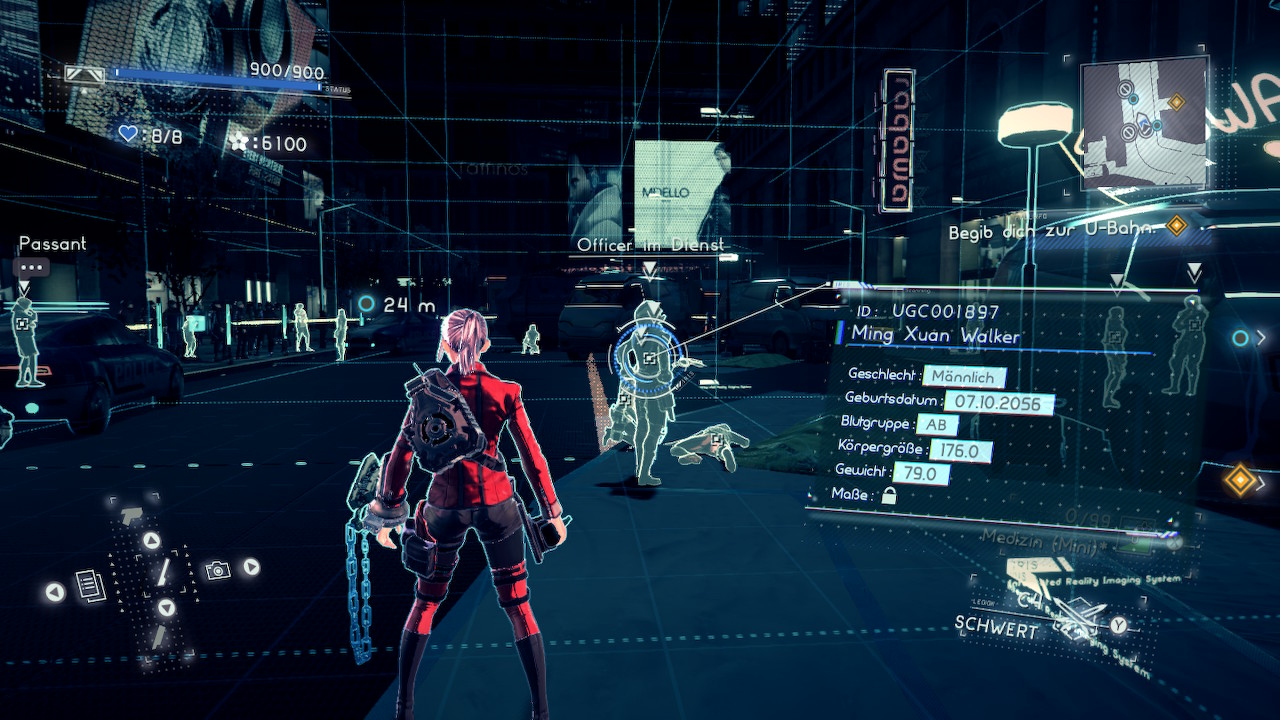Image resolution: width=1280 pixels, height=720 pixels.
Task: Click the Ming Xuan Walker name header
Action: coord(935,335)
